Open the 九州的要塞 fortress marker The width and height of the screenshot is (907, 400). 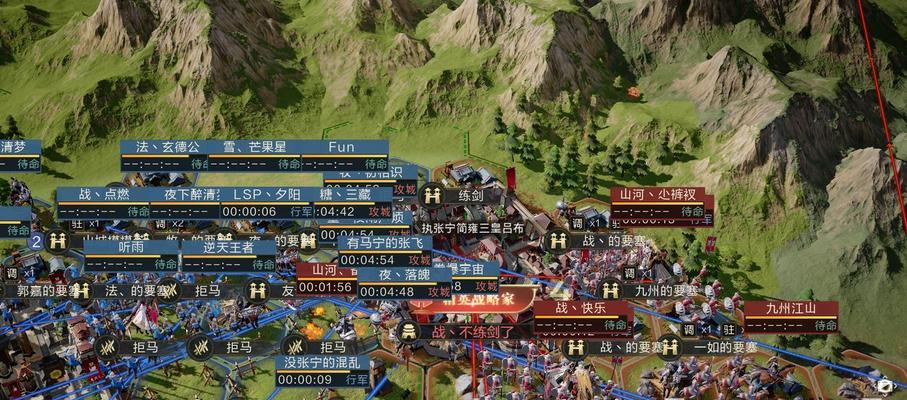click(666, 291)
